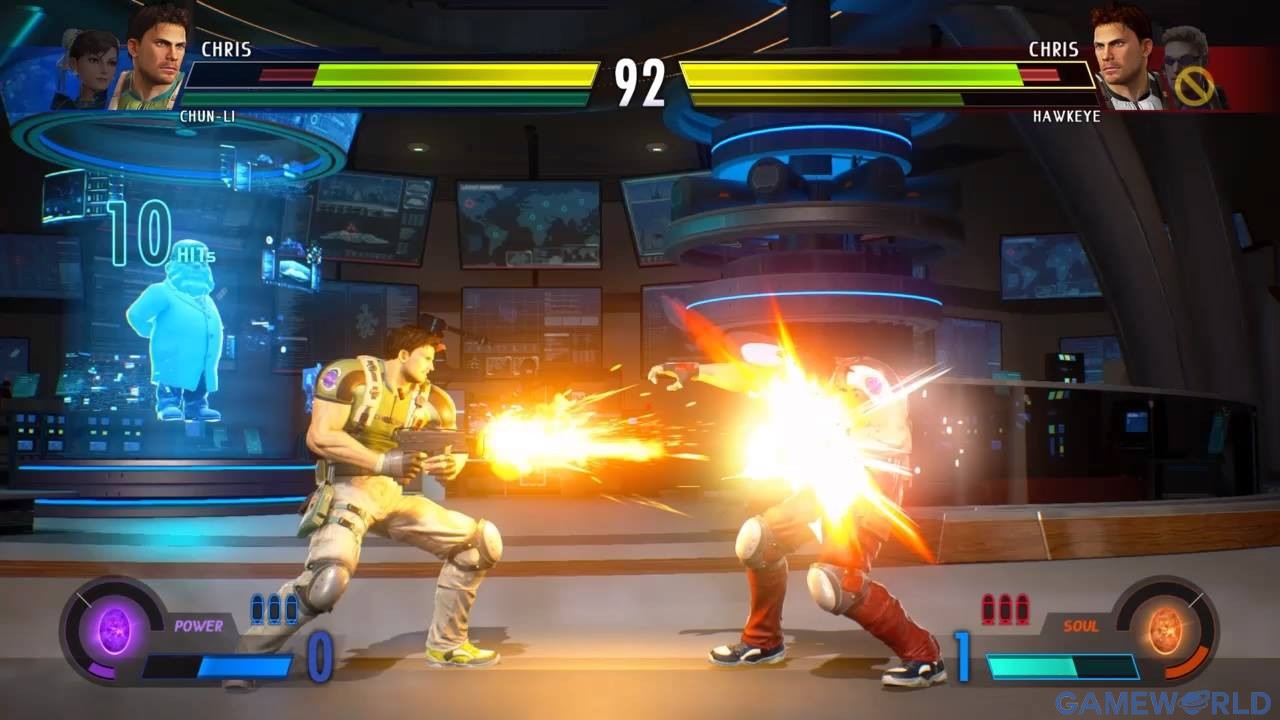The image size is (1280, 720).
Task: Activate the purple Power stone icon
Action: pos(114,631)
